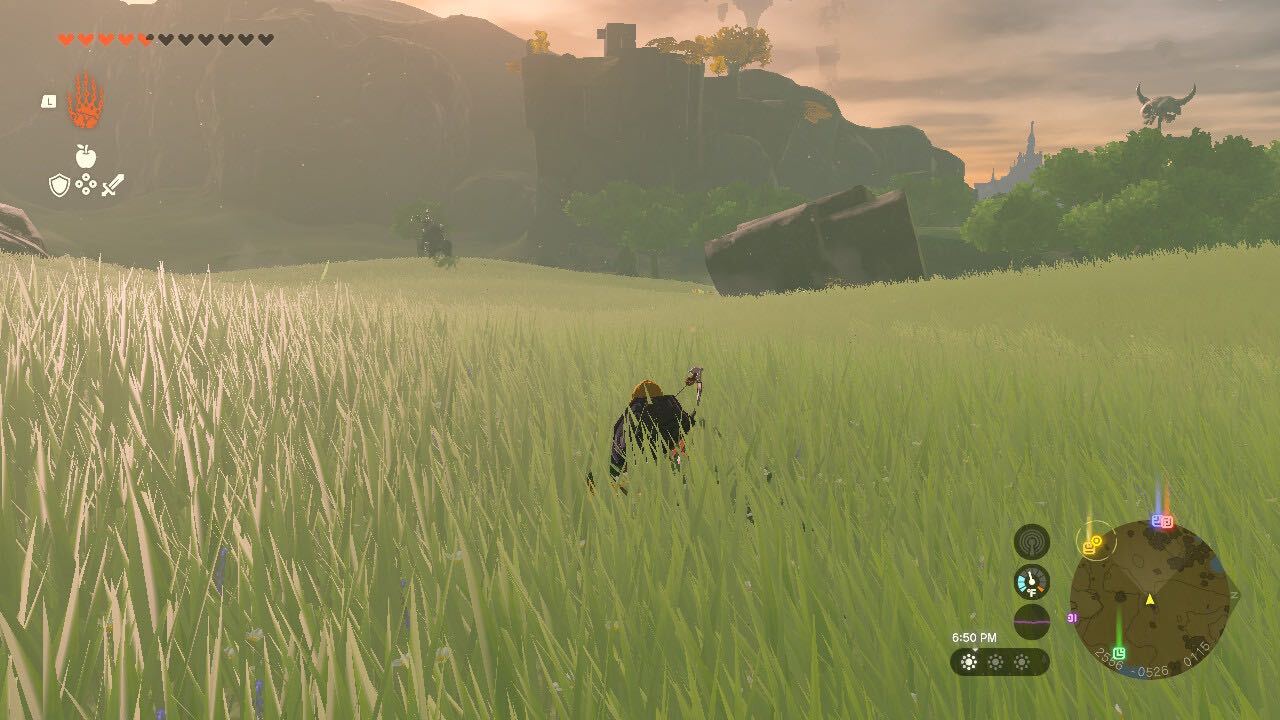This screenshot has height=720, width=1280.
Task: Click the 6:50 PM time display
Action: 975,637
